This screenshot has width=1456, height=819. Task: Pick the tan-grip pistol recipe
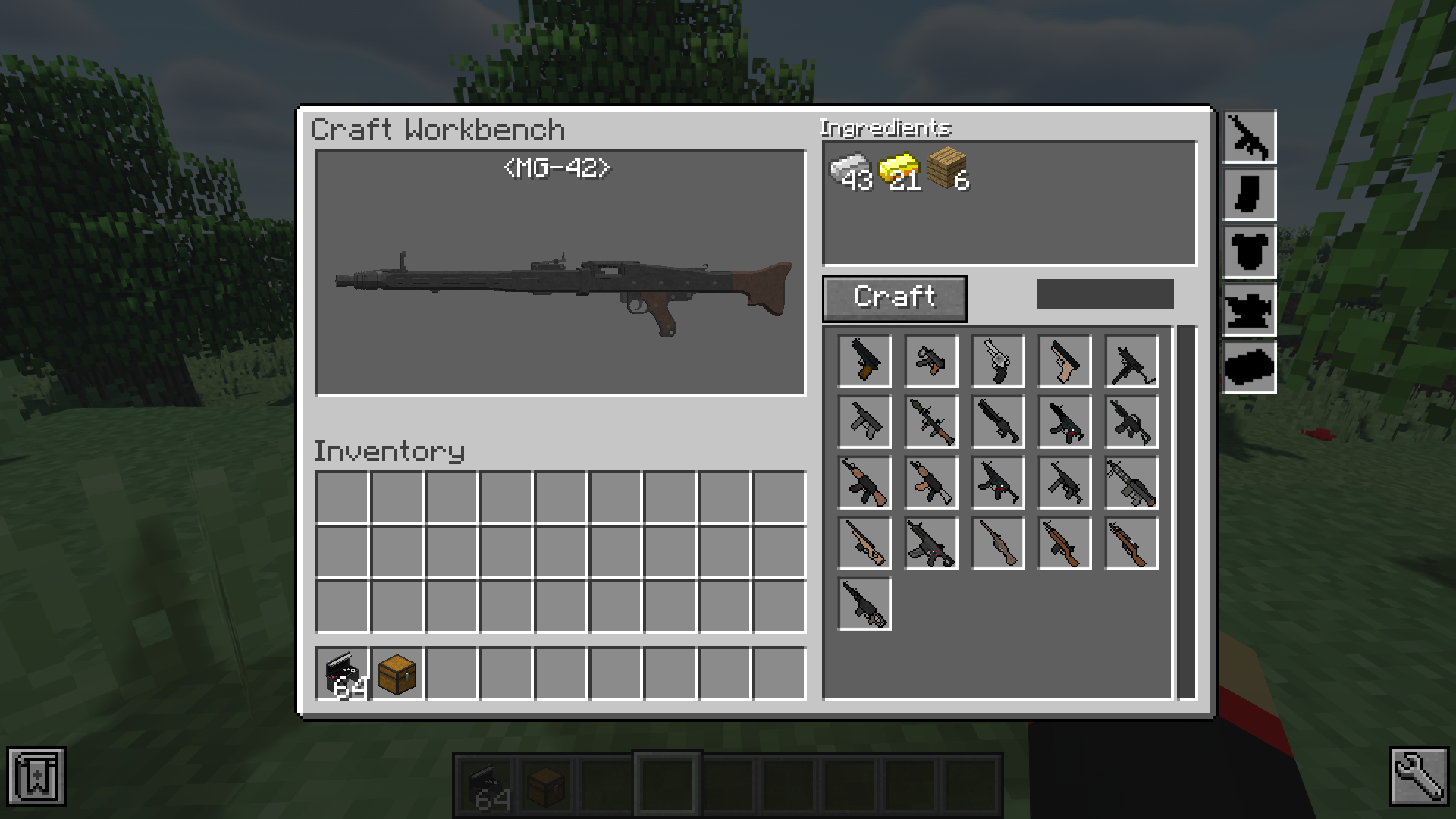point(1065,361)
